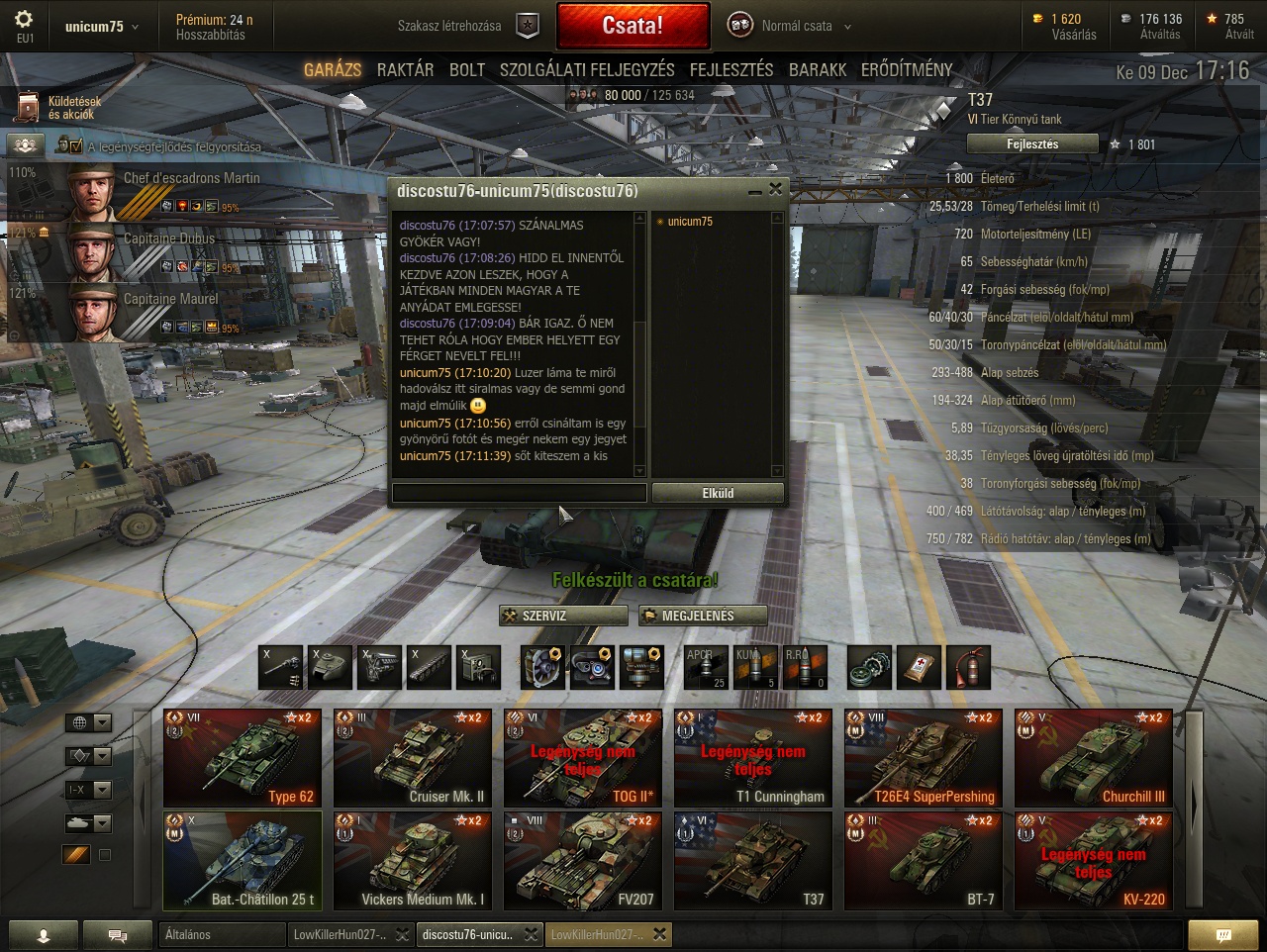Open the RAKTÁR depot tab

pyautogui.click(x=405, y=69)
